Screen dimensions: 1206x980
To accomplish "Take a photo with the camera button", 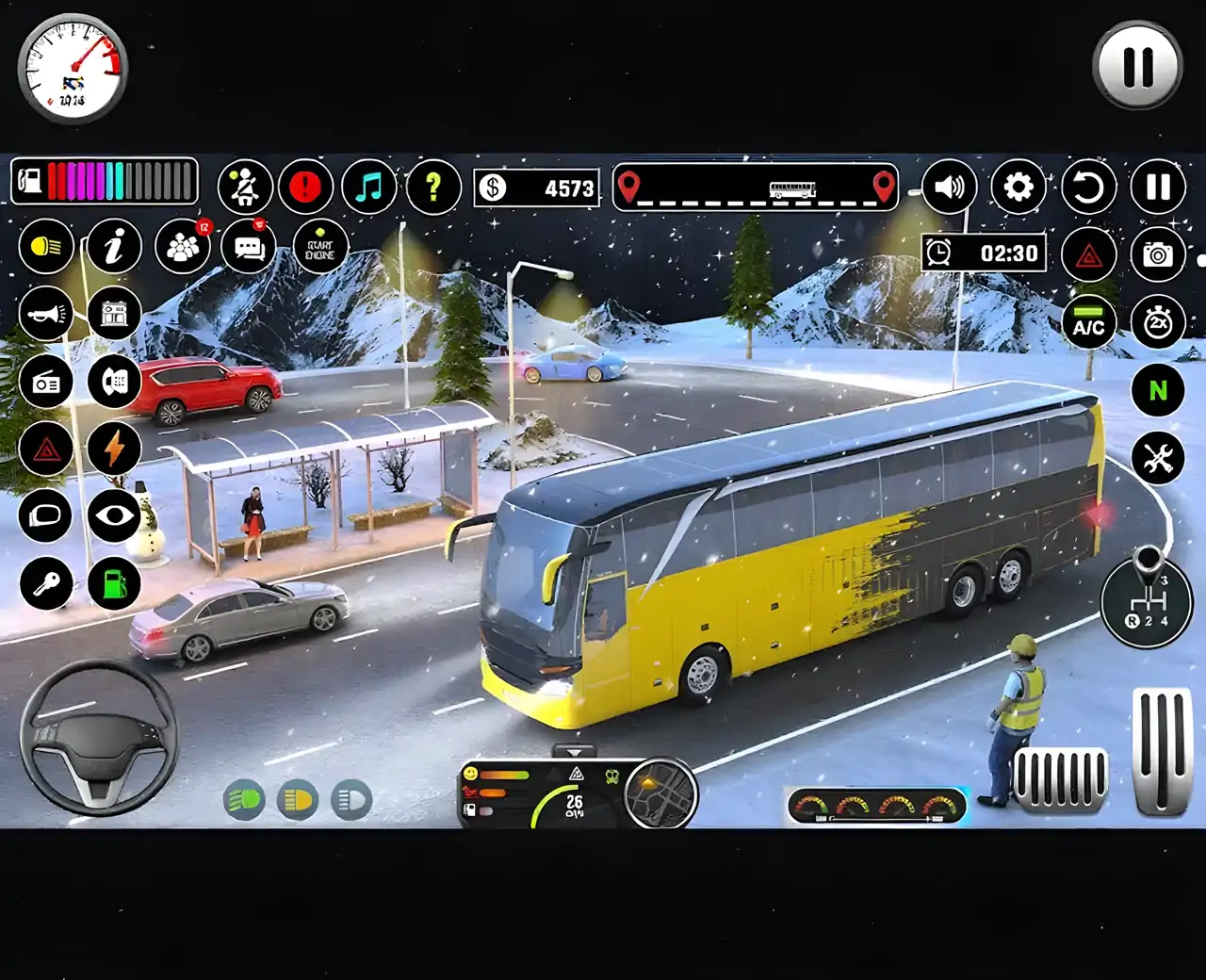I will [x=1157, y=254].
